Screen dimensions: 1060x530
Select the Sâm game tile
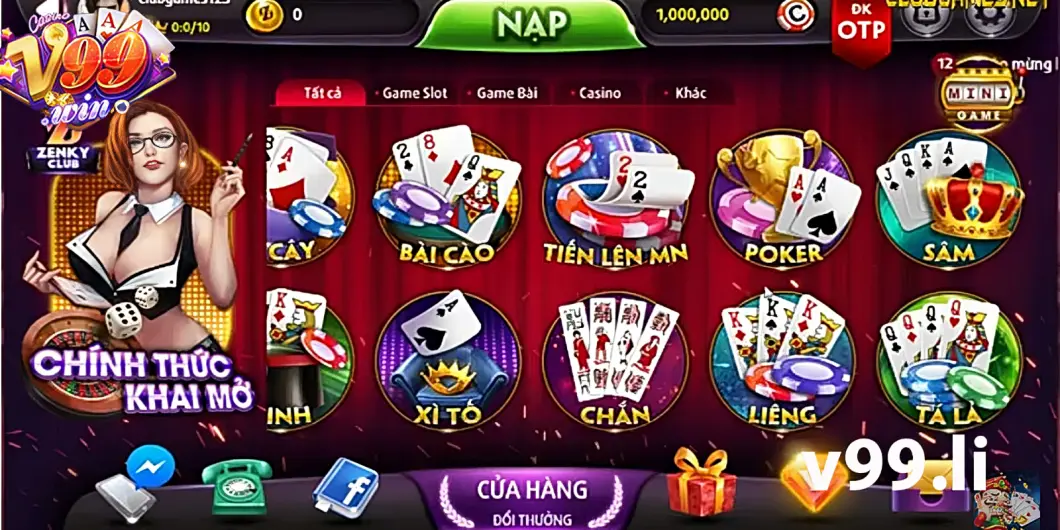click(949, 198)
